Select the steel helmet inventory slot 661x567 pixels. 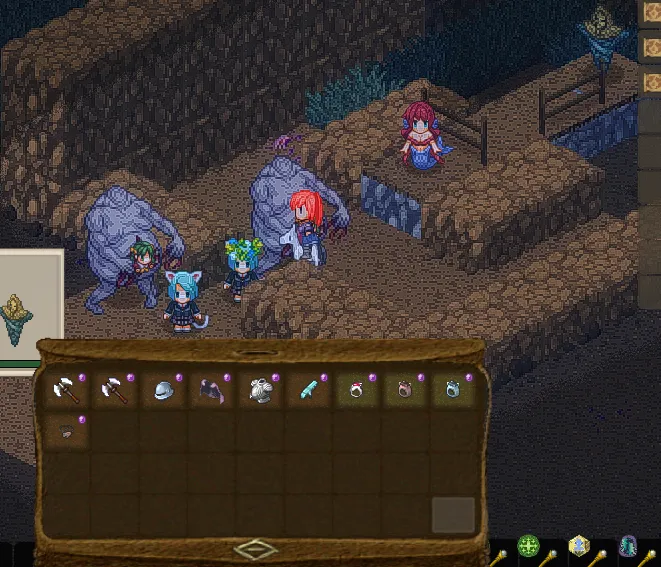162,391
